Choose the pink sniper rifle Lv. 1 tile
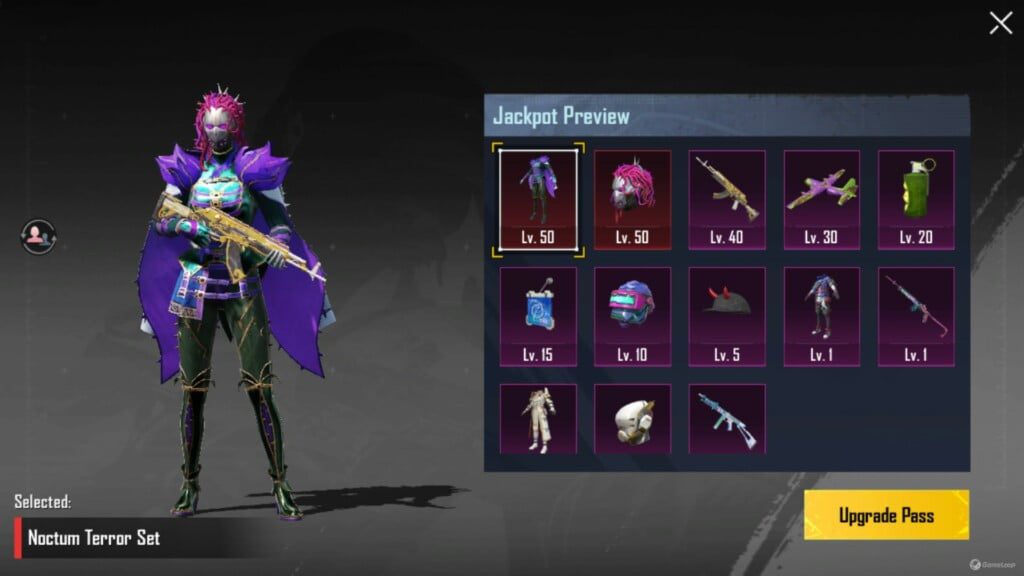 916,316
